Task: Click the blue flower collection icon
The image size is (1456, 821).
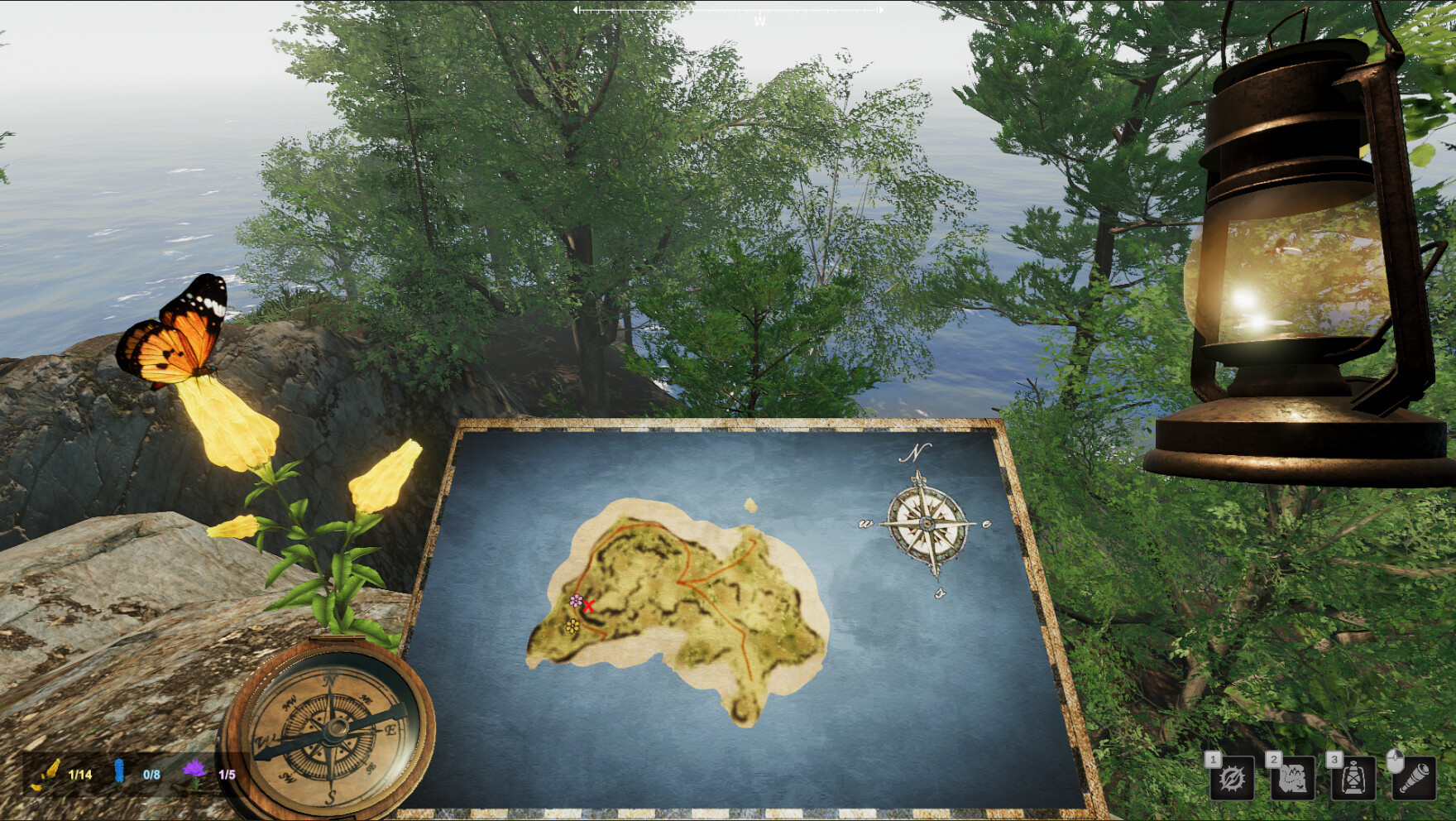Action: (118, 774)
